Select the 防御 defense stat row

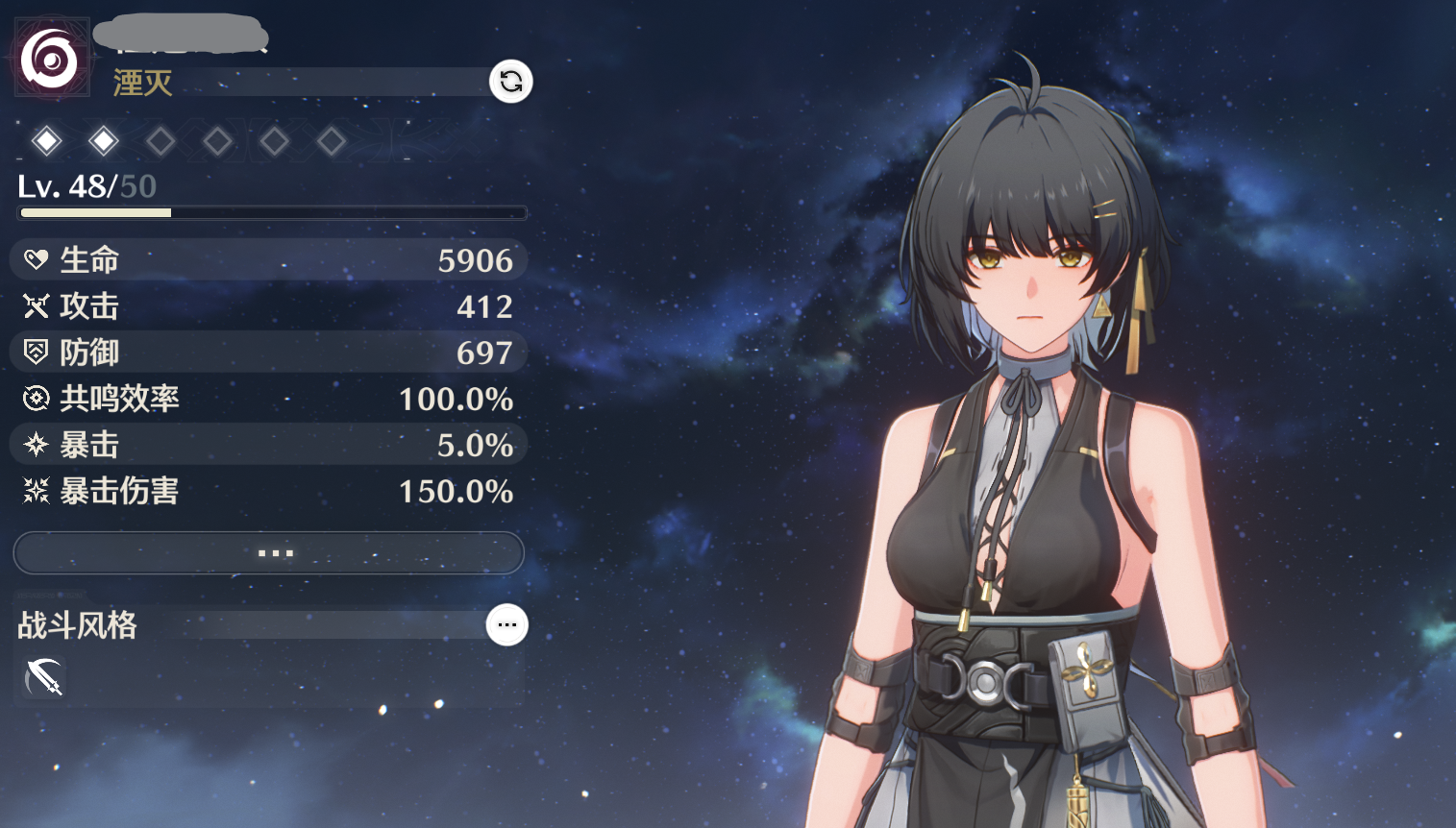(x=269, y=353)
